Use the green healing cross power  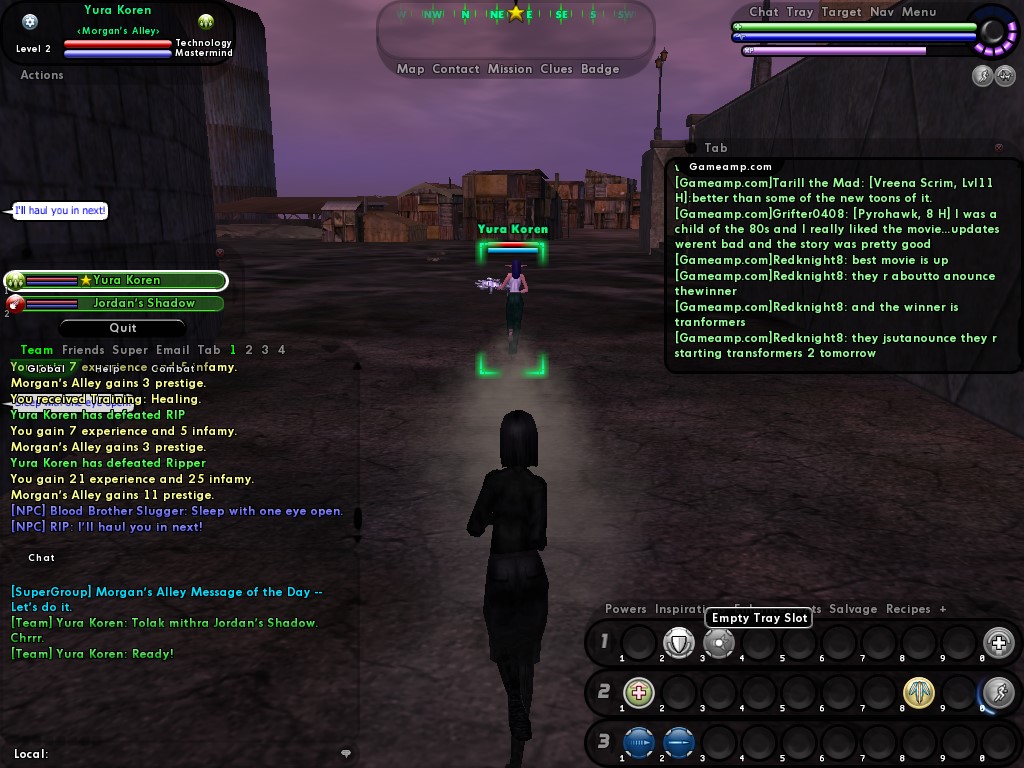pos(639,691)
